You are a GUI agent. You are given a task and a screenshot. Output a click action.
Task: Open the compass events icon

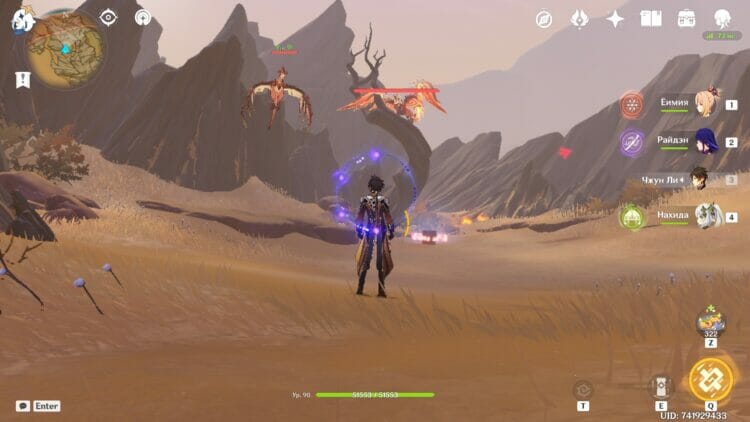544,19
